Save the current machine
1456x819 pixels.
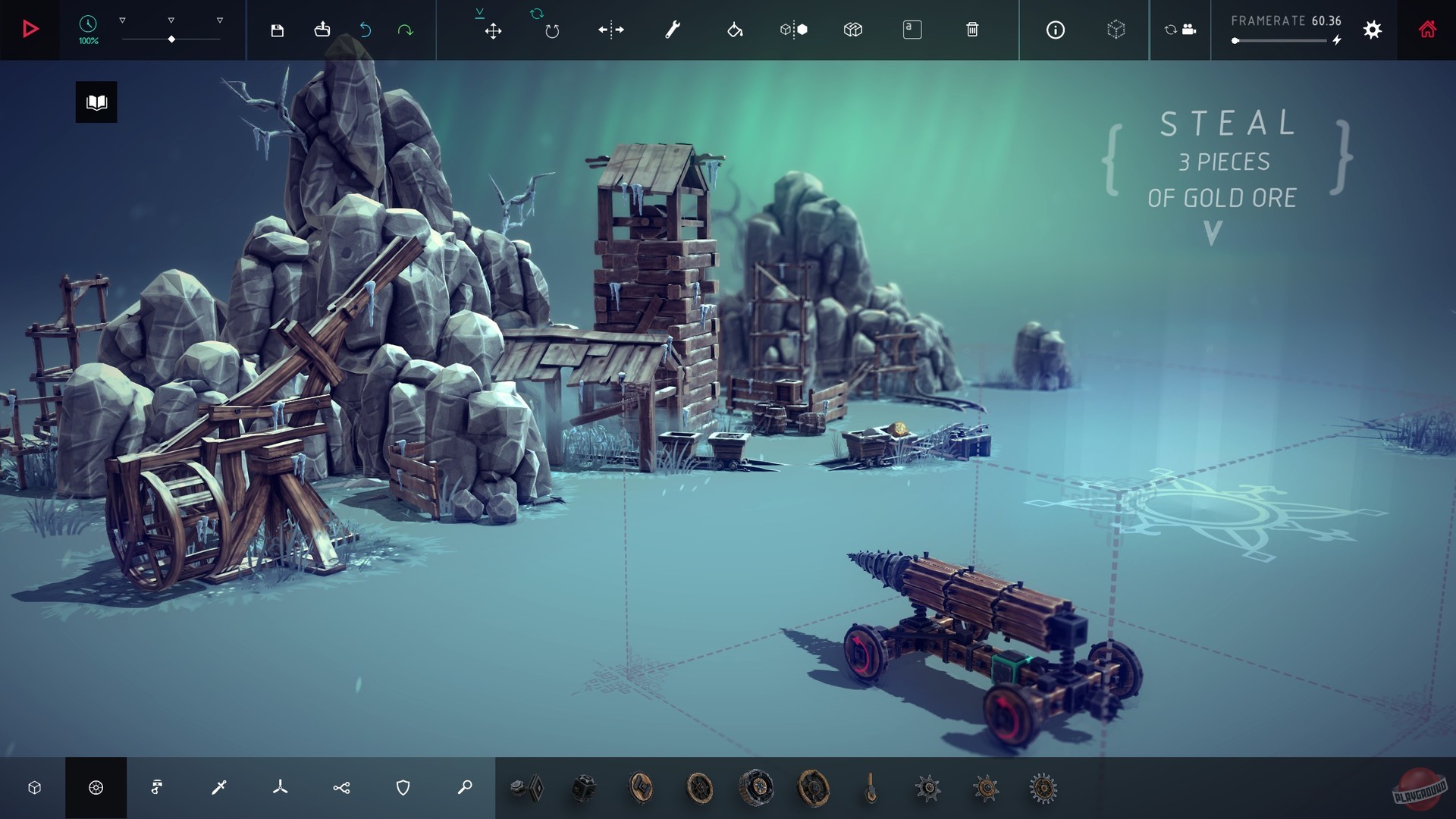[278, 30]
